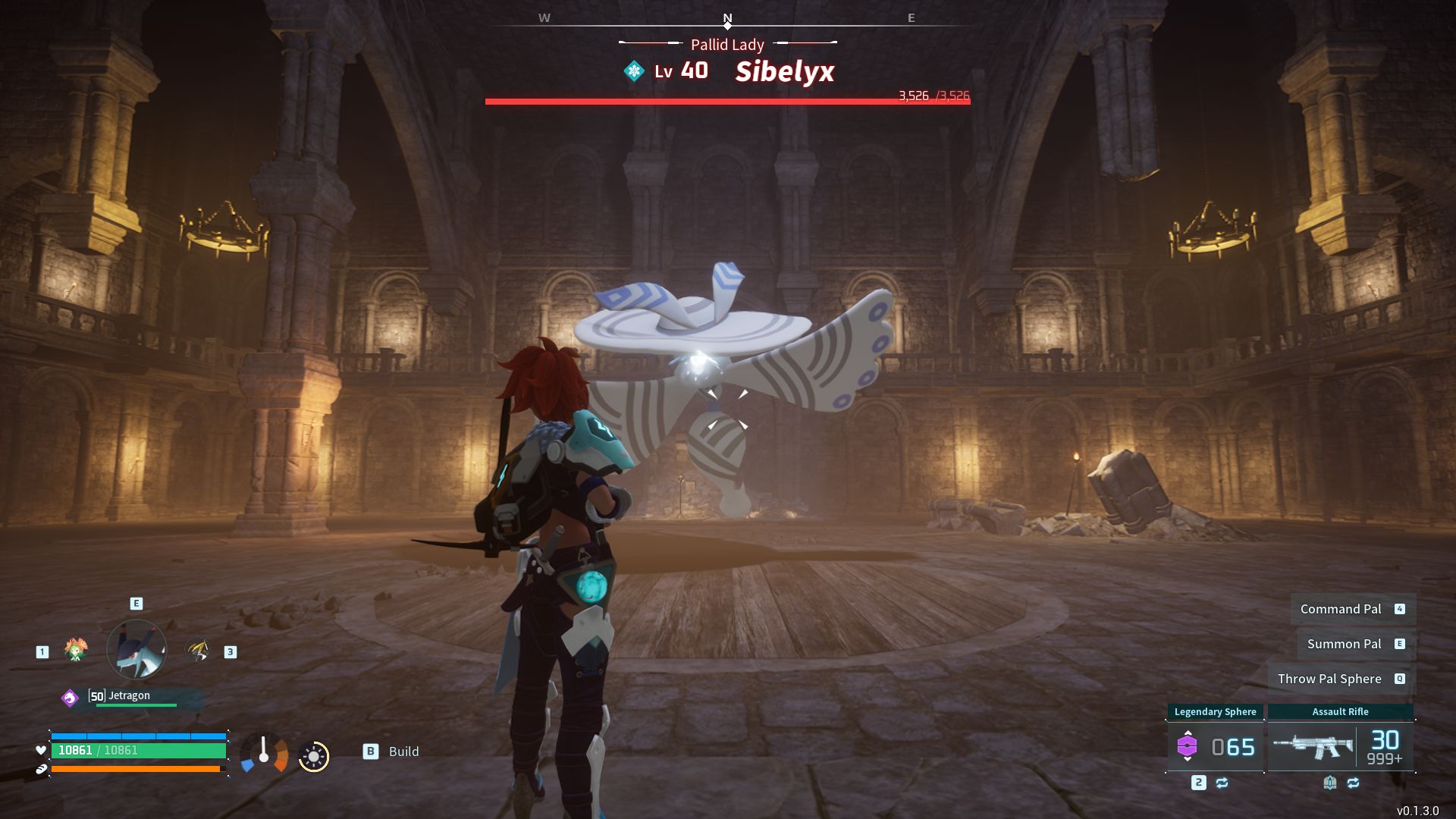
Task: Click the temperature gauge dial
Action: pyautogui.click(x=264, y=753)
